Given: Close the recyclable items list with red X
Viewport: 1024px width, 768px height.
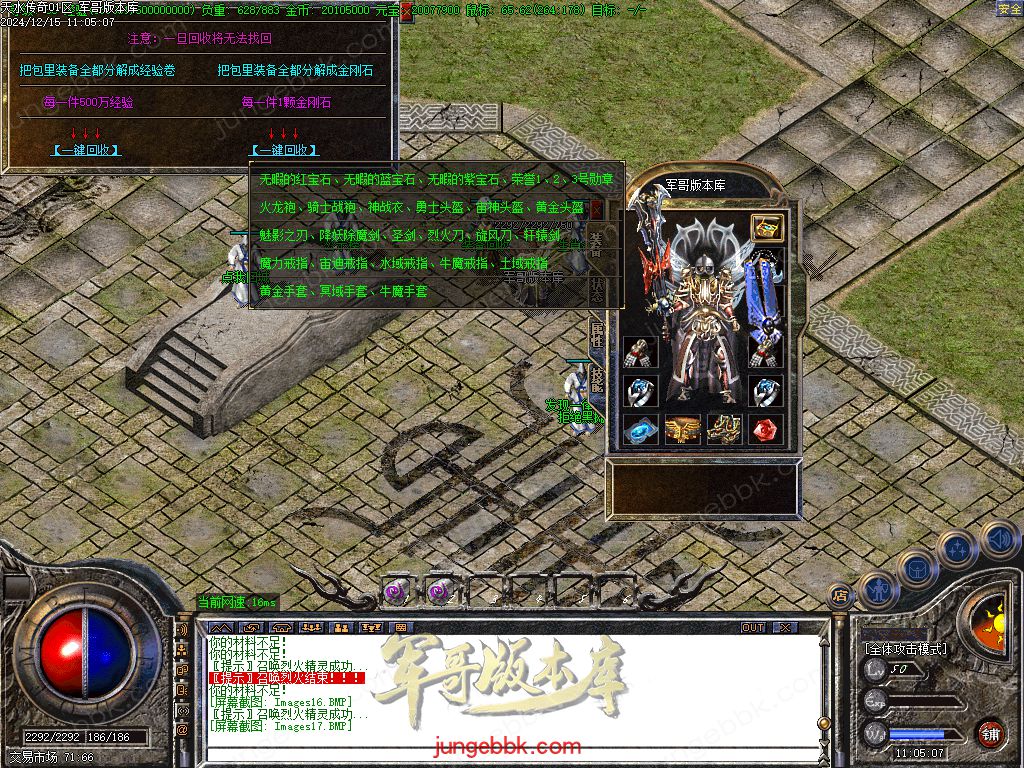Looking at the screenshot, I should (597, 209).
